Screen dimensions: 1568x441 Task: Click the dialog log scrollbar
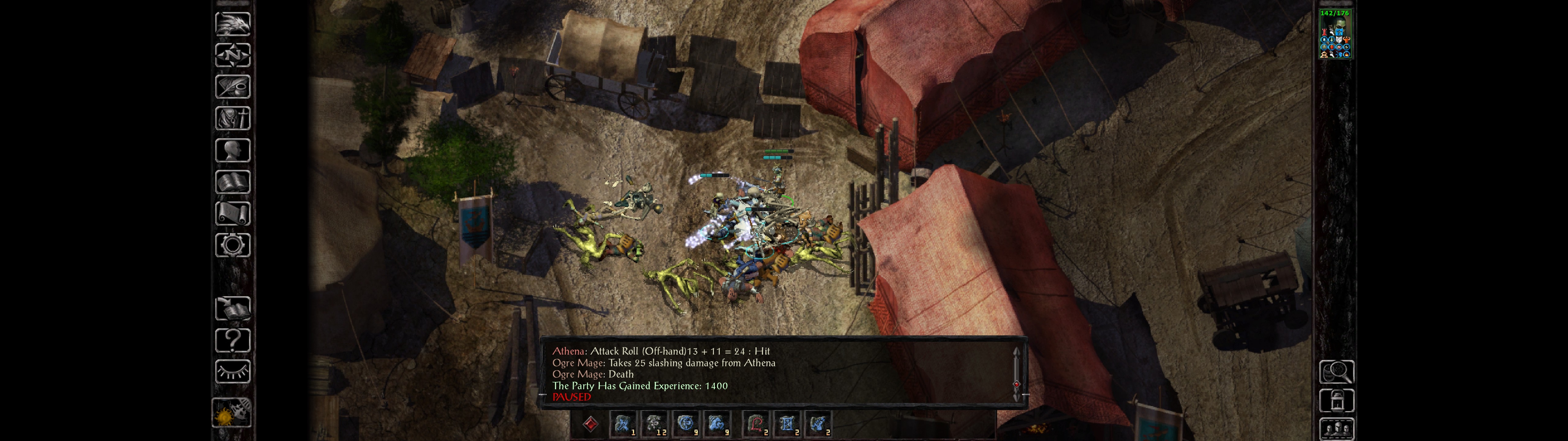coord(1016,373)
